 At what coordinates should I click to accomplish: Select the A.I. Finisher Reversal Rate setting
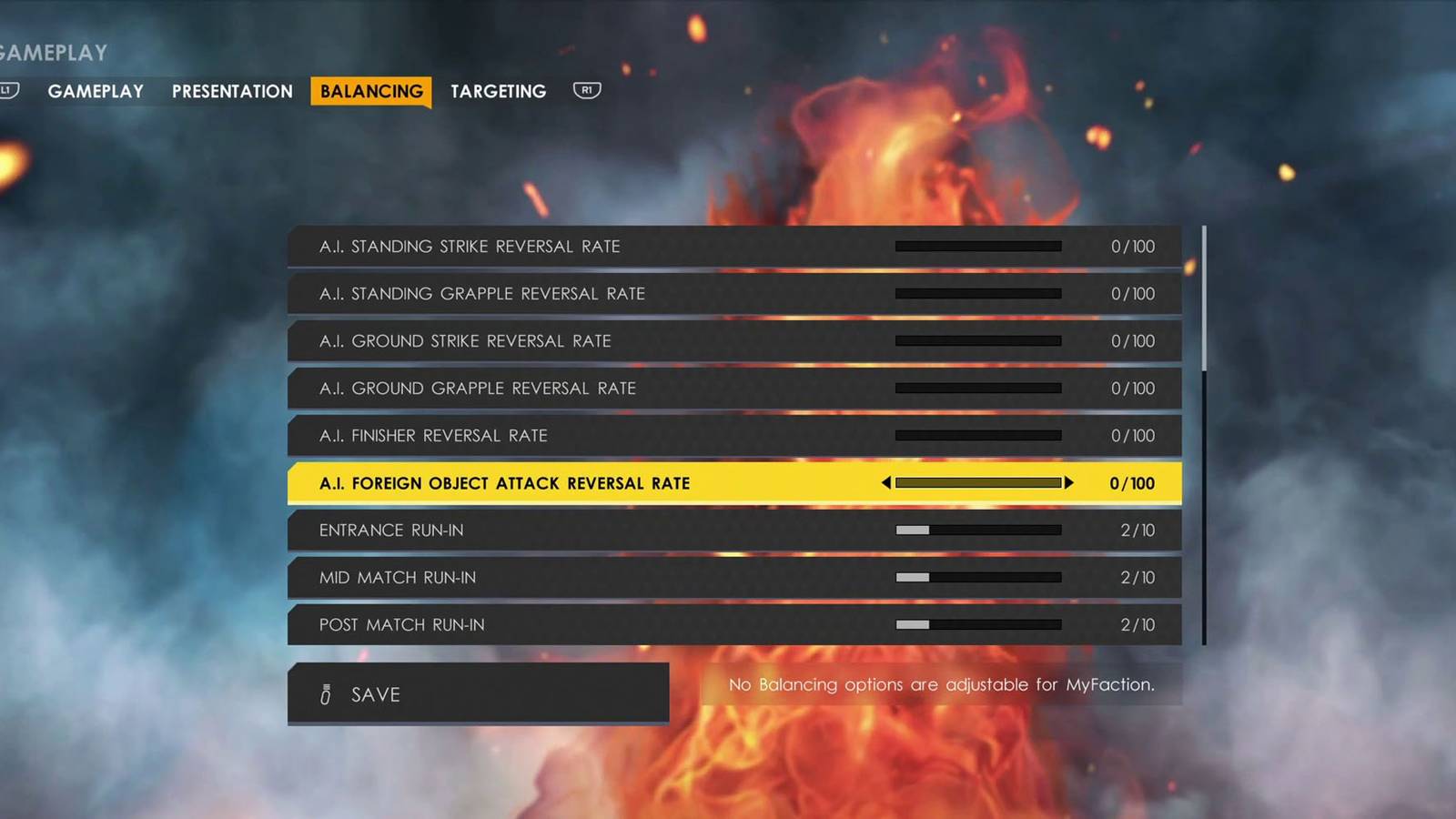click(637, 436)
